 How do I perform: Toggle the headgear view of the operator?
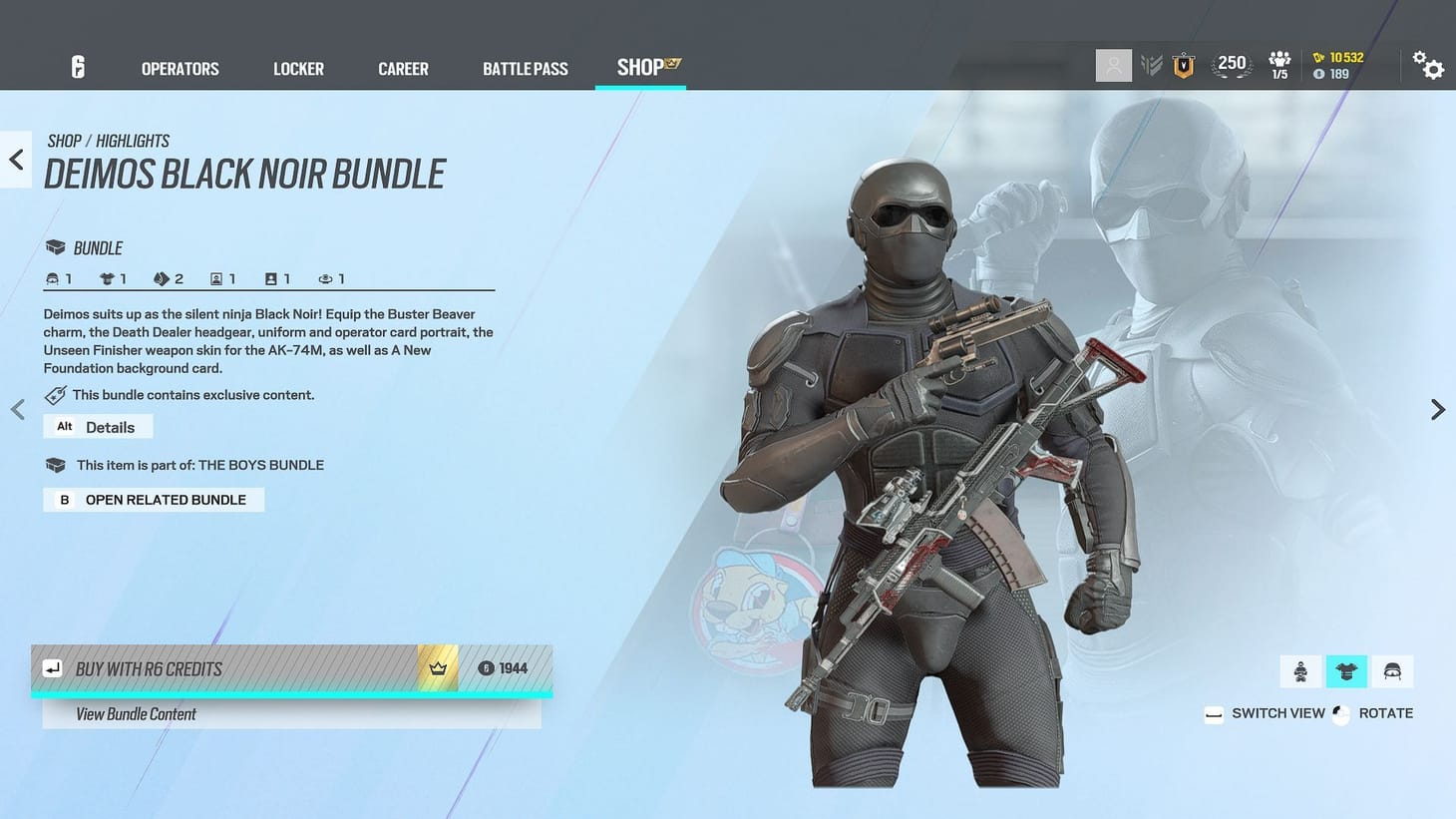1392,670
